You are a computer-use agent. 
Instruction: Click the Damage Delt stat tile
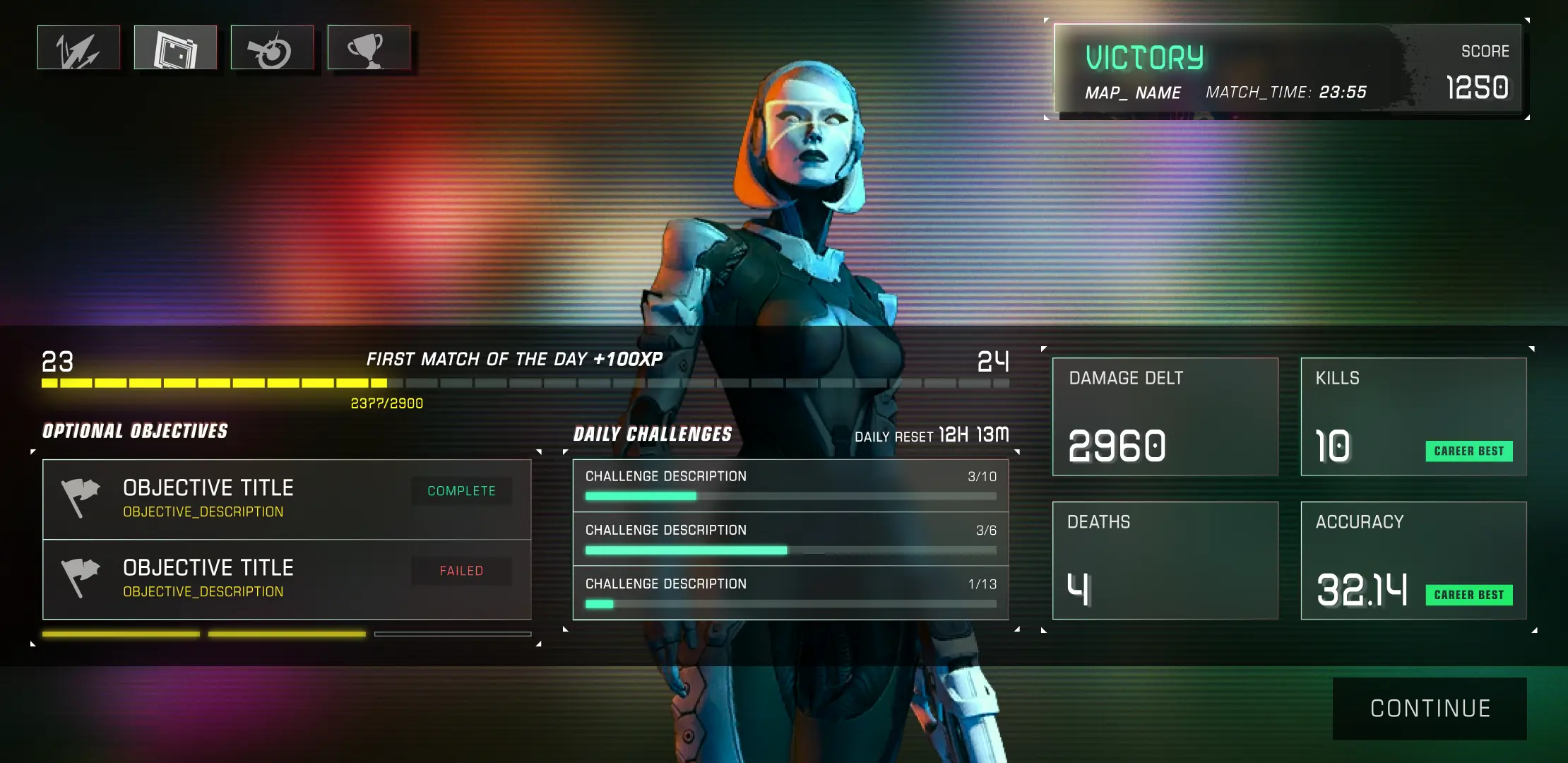click(1165, 417)
